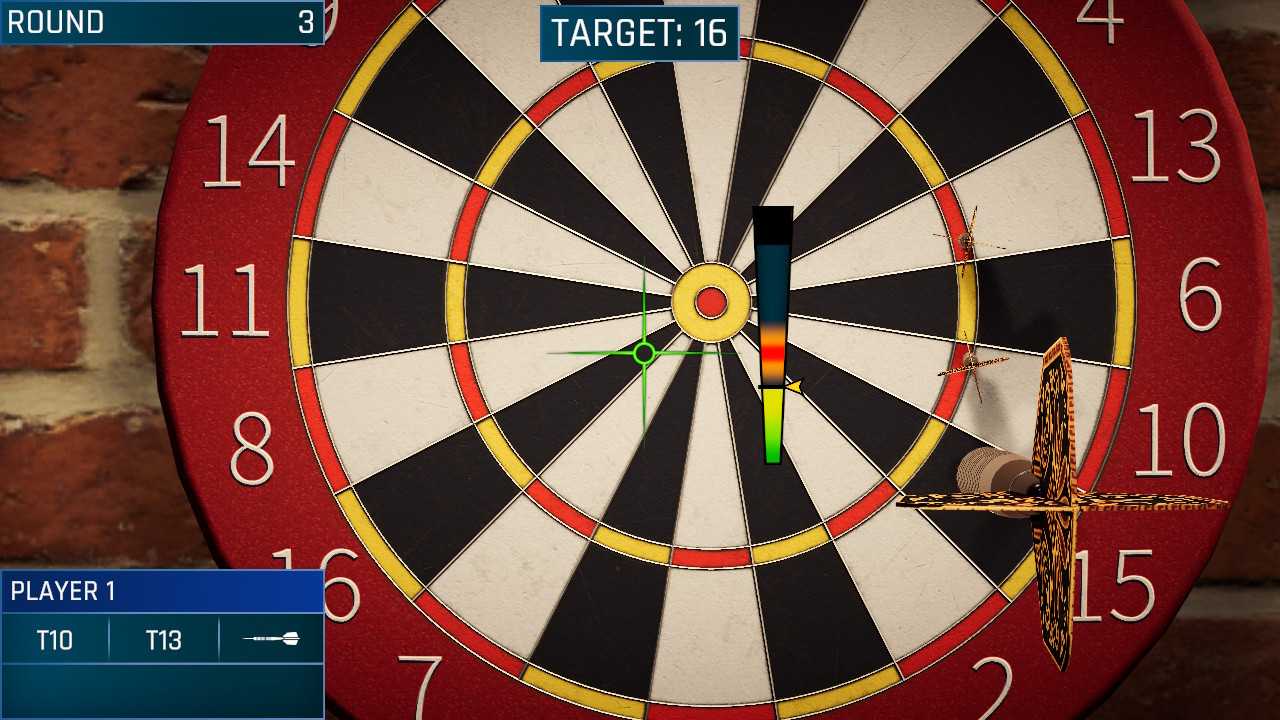Click the green aiming crosshair
This screenshot has width=1280, height=720.
(x=645, y=355)
